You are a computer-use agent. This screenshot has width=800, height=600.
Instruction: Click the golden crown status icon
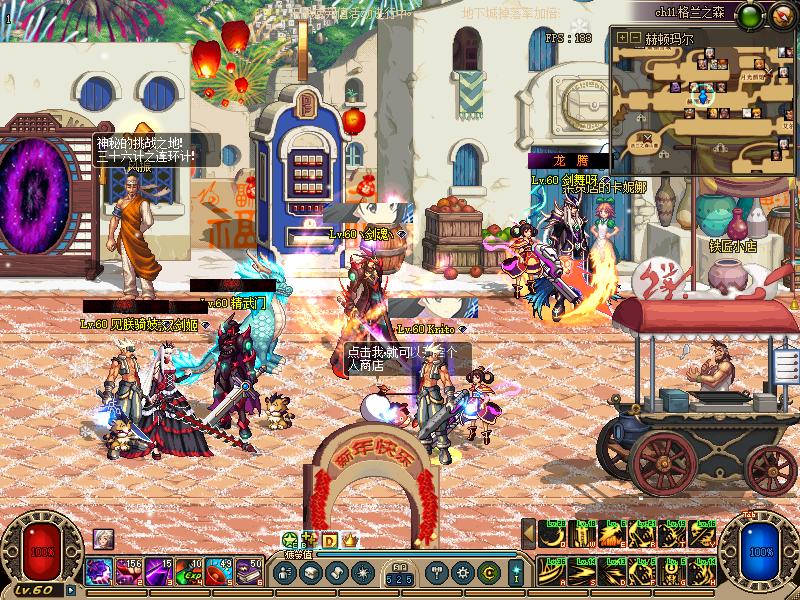point(350,540)
